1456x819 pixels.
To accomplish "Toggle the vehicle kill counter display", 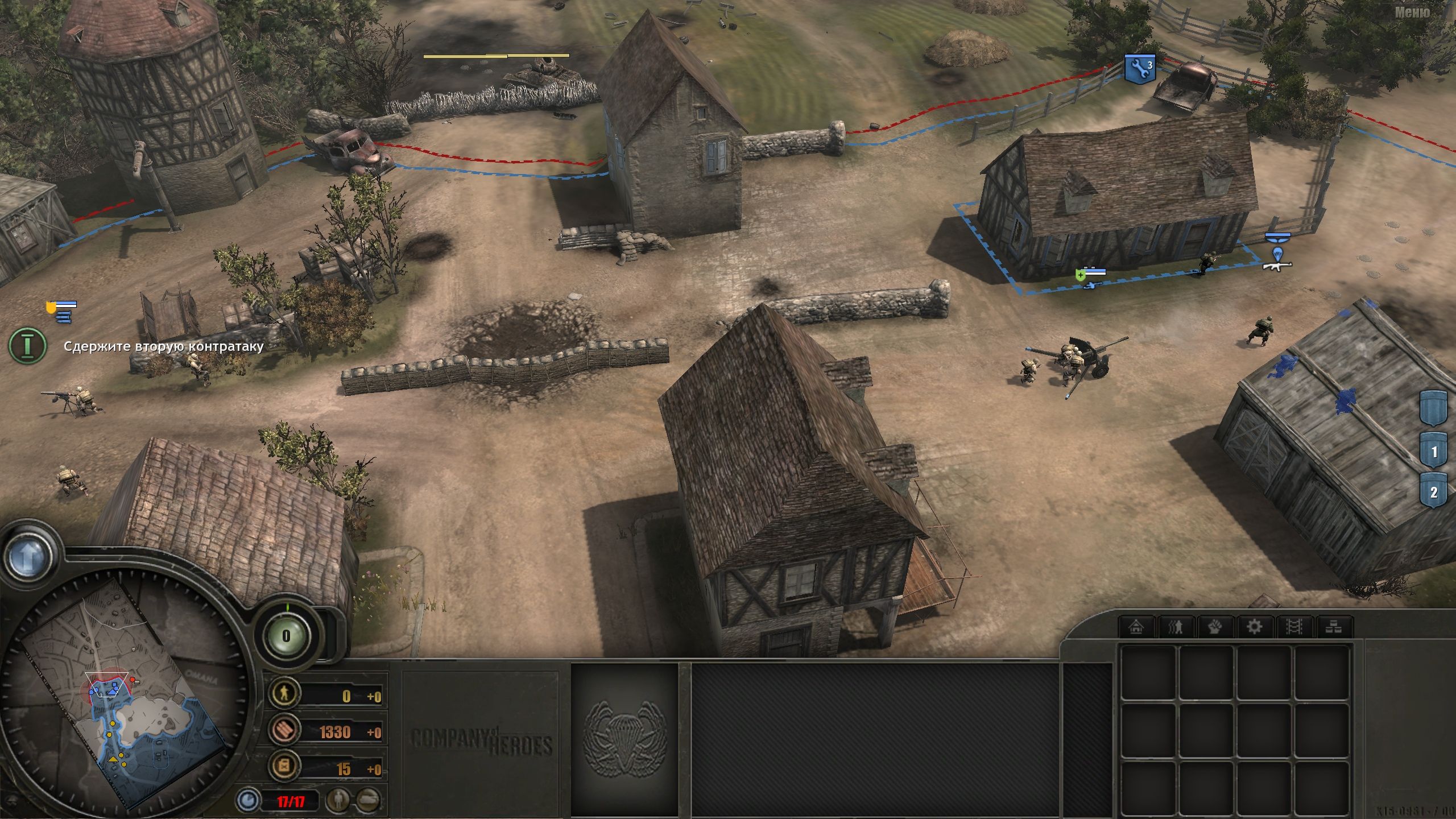I will (367, 800).
